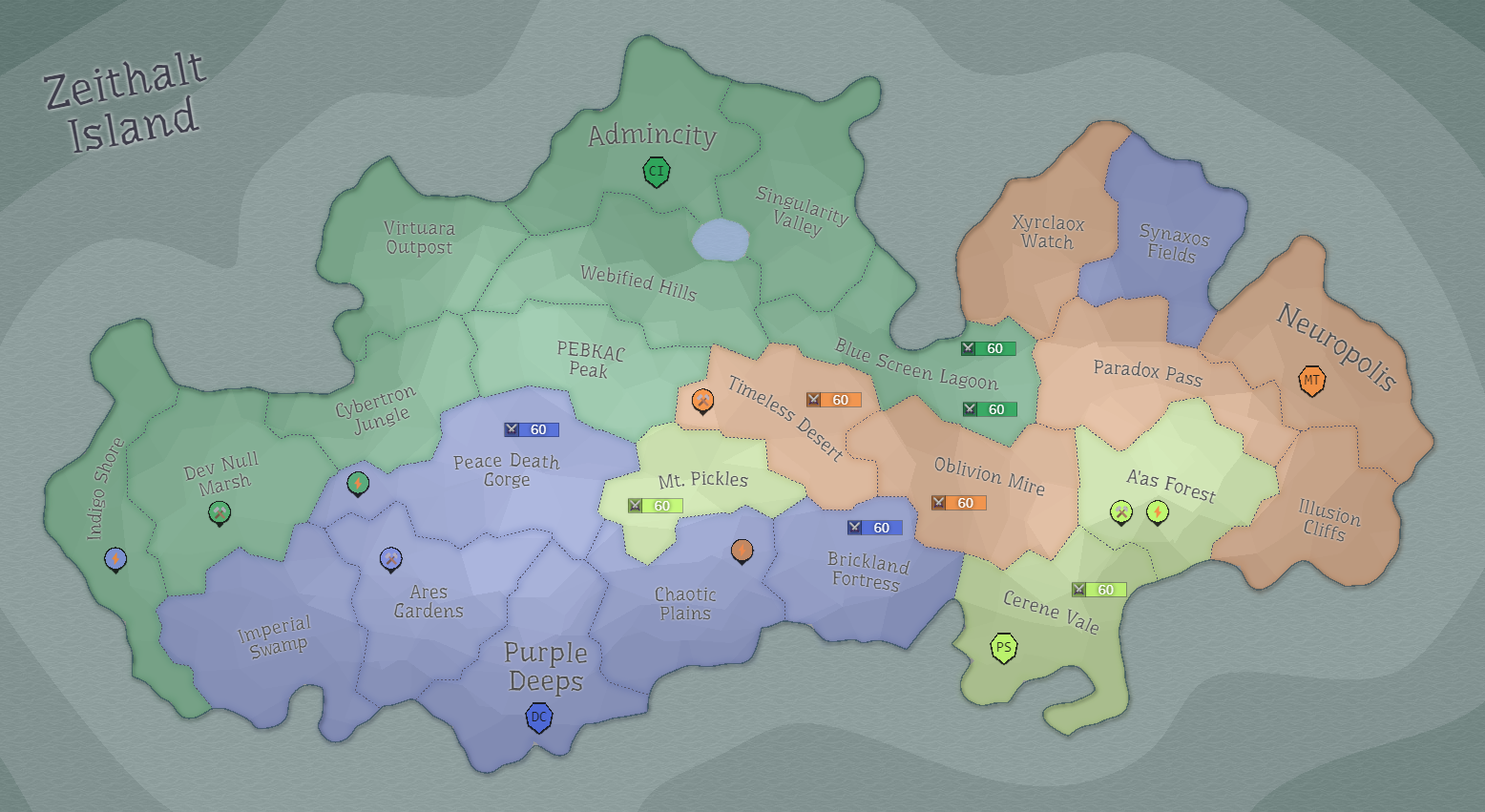The width and height of the screenshot is (1485, 812).
Task: Click the orange 60 badge in Timeless Desert
Action: (x=833, y=400)
